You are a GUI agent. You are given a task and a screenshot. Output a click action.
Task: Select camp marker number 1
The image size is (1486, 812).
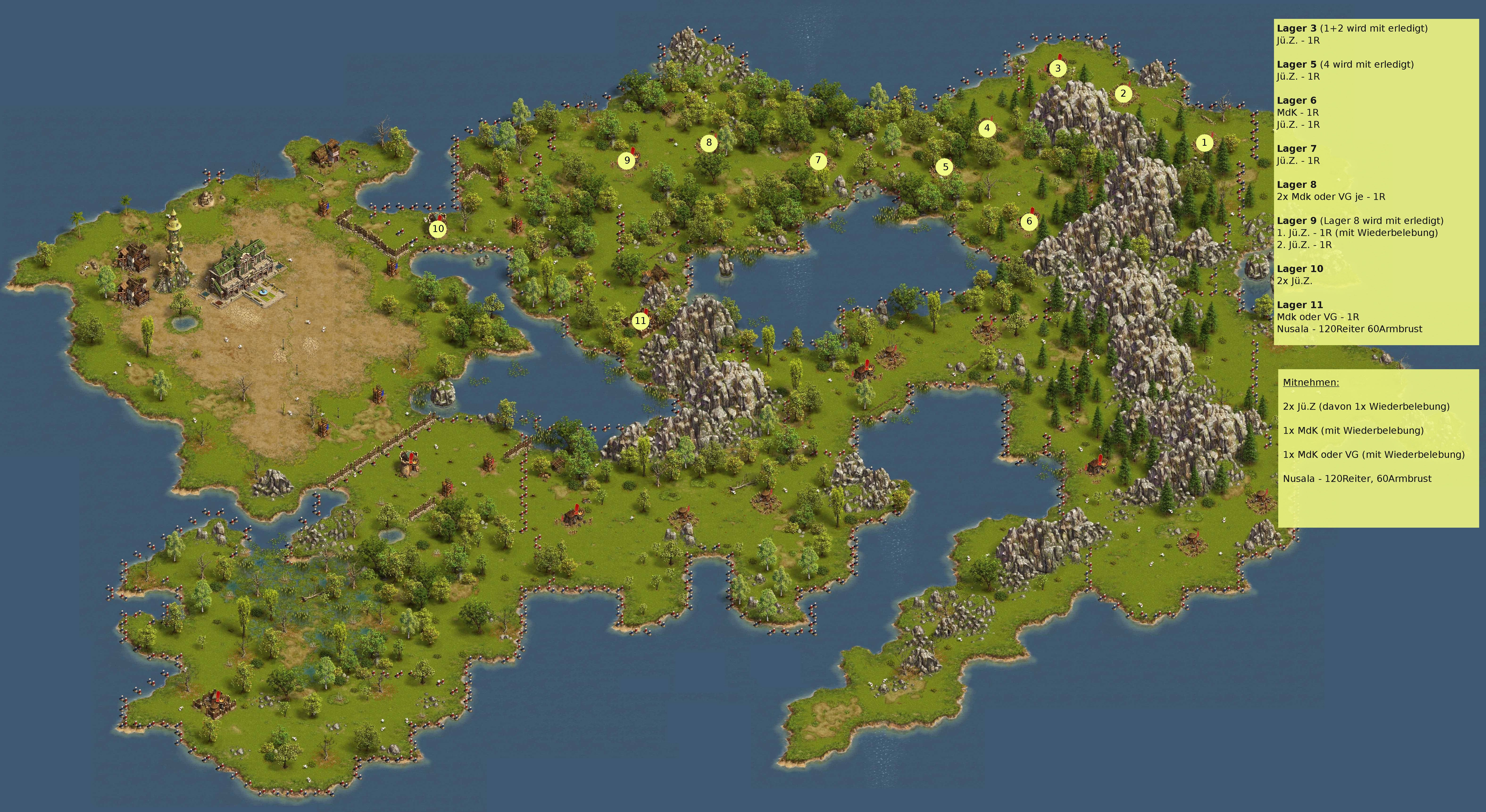pyautogui.click(x=1204, y=142)
